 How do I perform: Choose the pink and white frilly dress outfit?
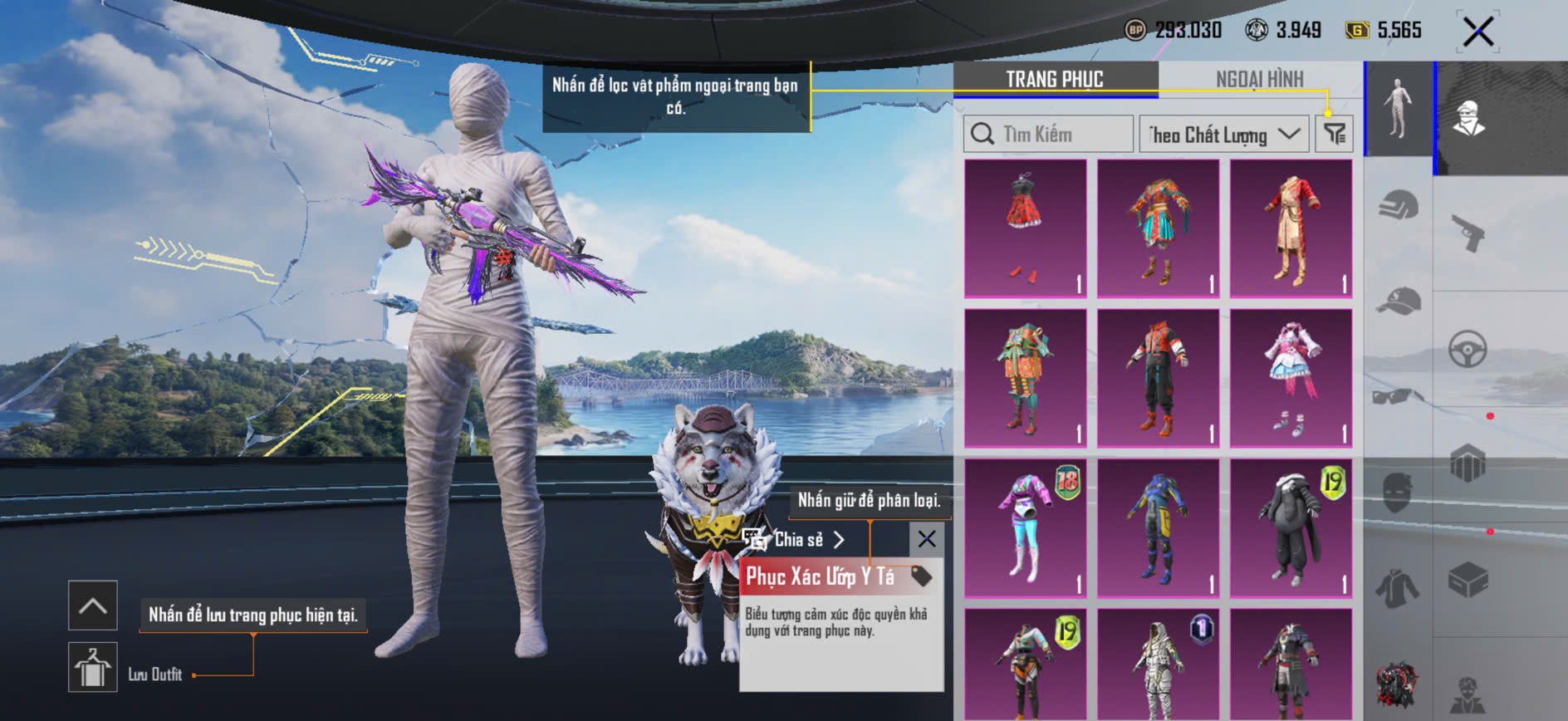pyautogui.click(x=1291, y=378)
